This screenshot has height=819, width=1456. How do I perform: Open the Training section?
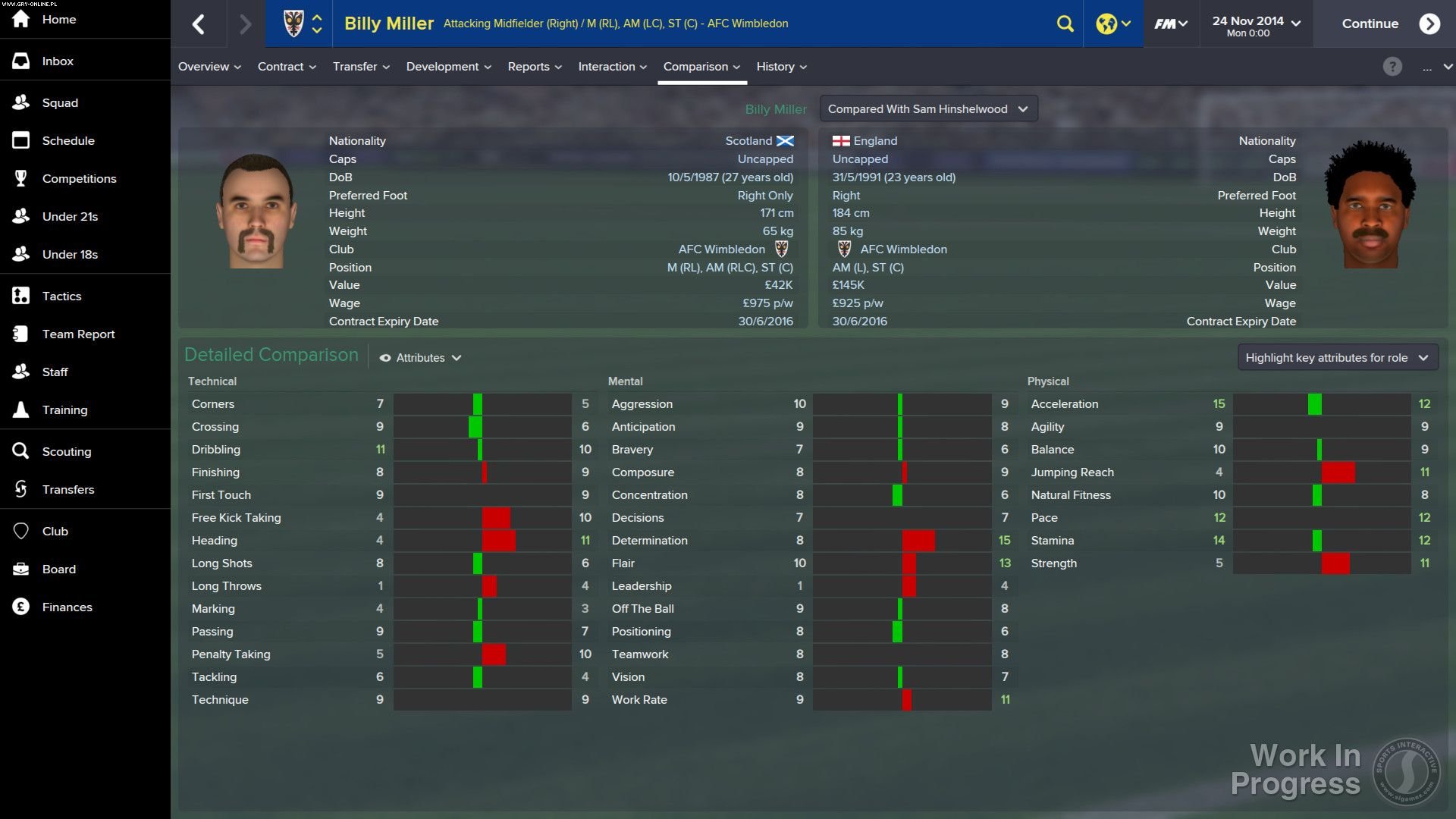[x=66, y=409]
